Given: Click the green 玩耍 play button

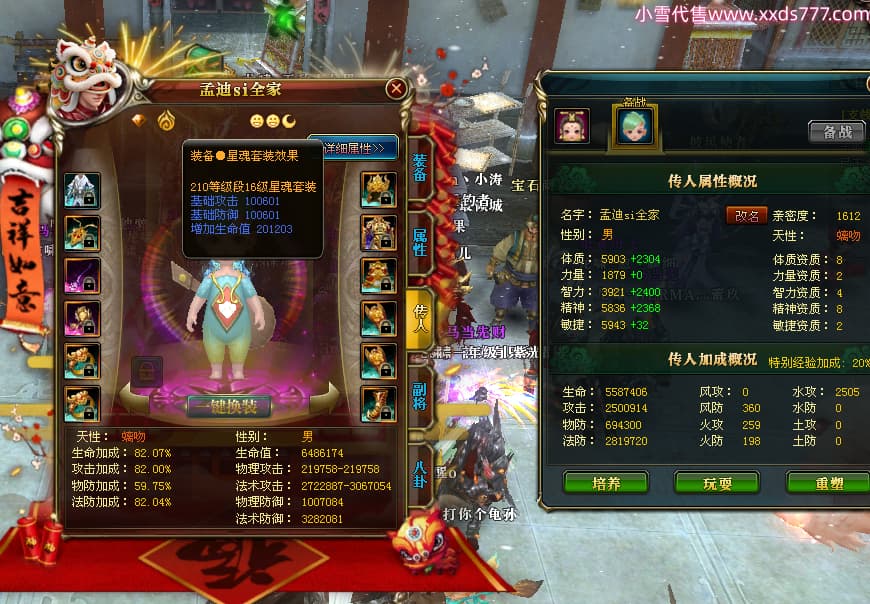Looking at the screenshot, I should [x=717, y=483].
